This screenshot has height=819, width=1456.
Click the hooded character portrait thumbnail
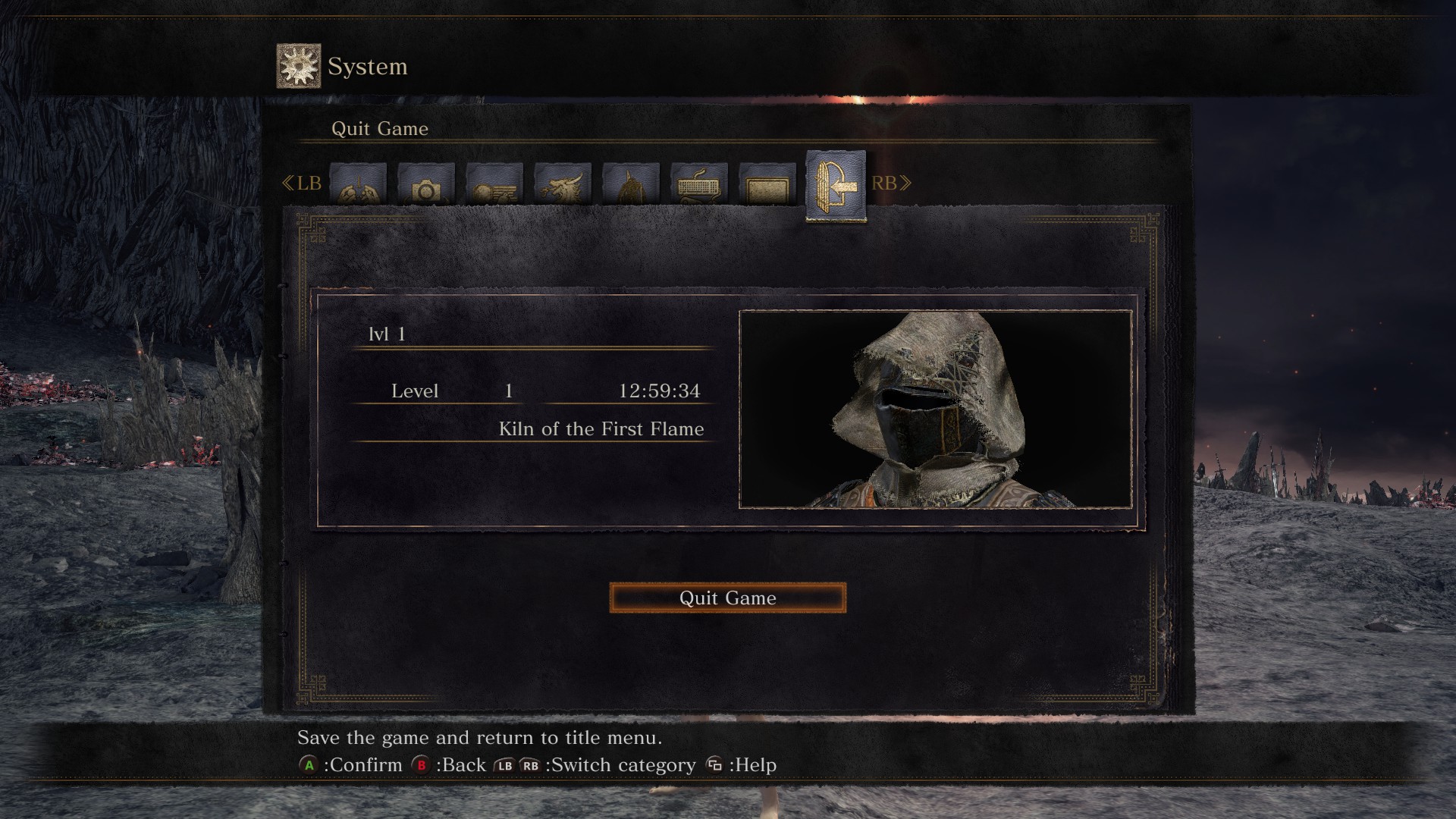click(x=936, y=409)
